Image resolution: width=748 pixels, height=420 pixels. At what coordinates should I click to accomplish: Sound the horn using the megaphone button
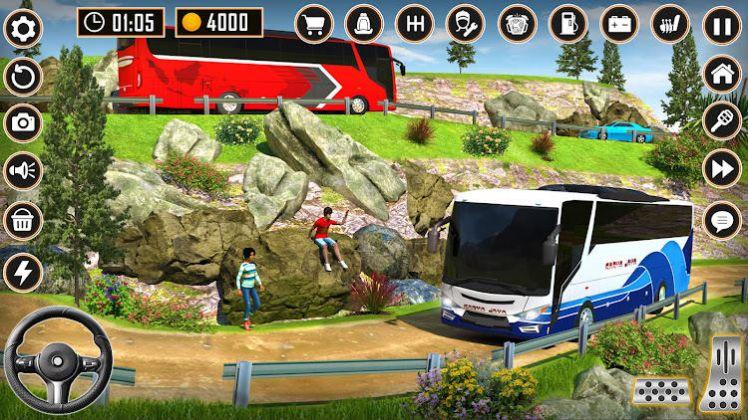(22, 171)
